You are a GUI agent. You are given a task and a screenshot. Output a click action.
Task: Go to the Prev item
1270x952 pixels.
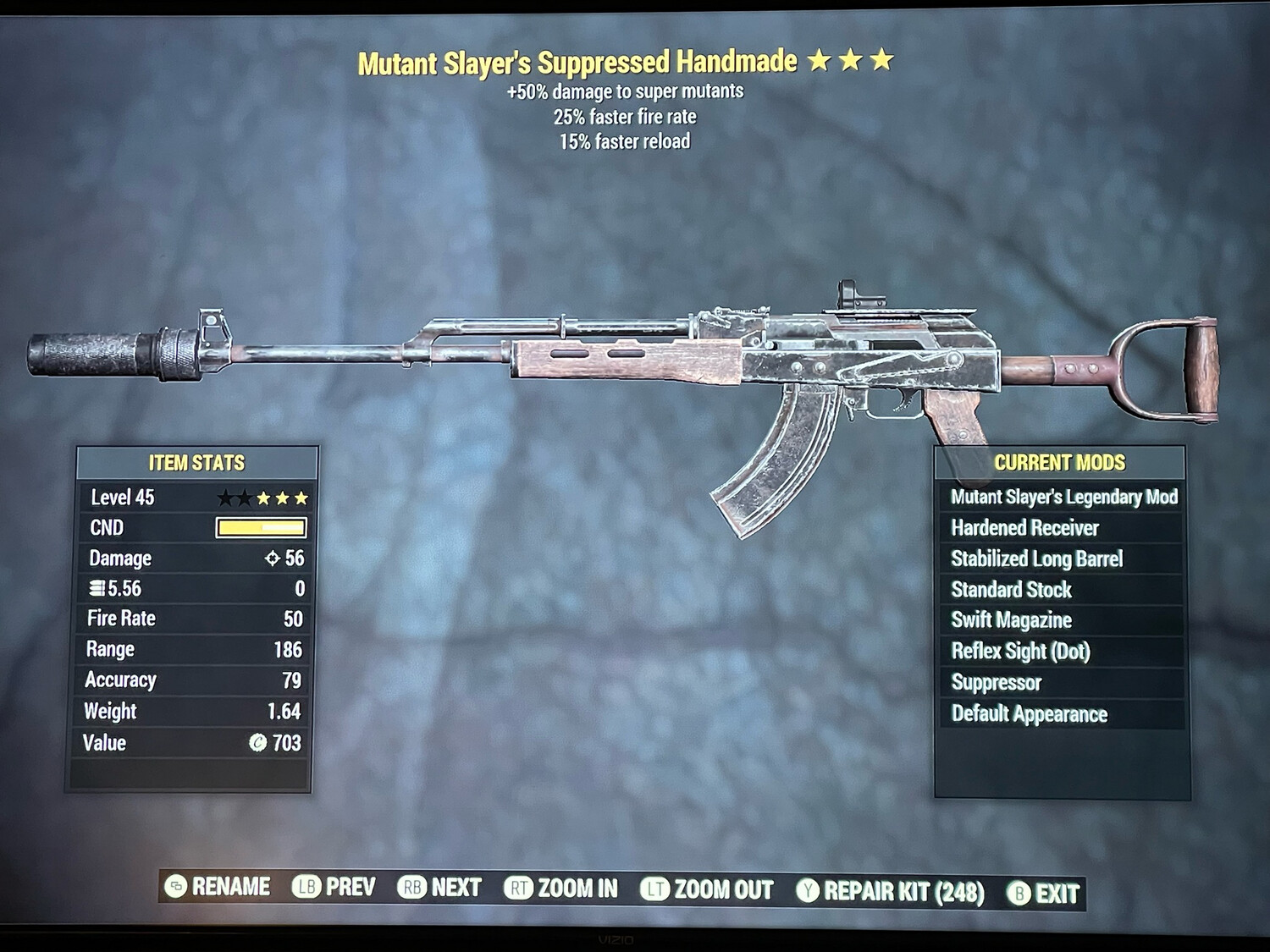tap(334, 887)
